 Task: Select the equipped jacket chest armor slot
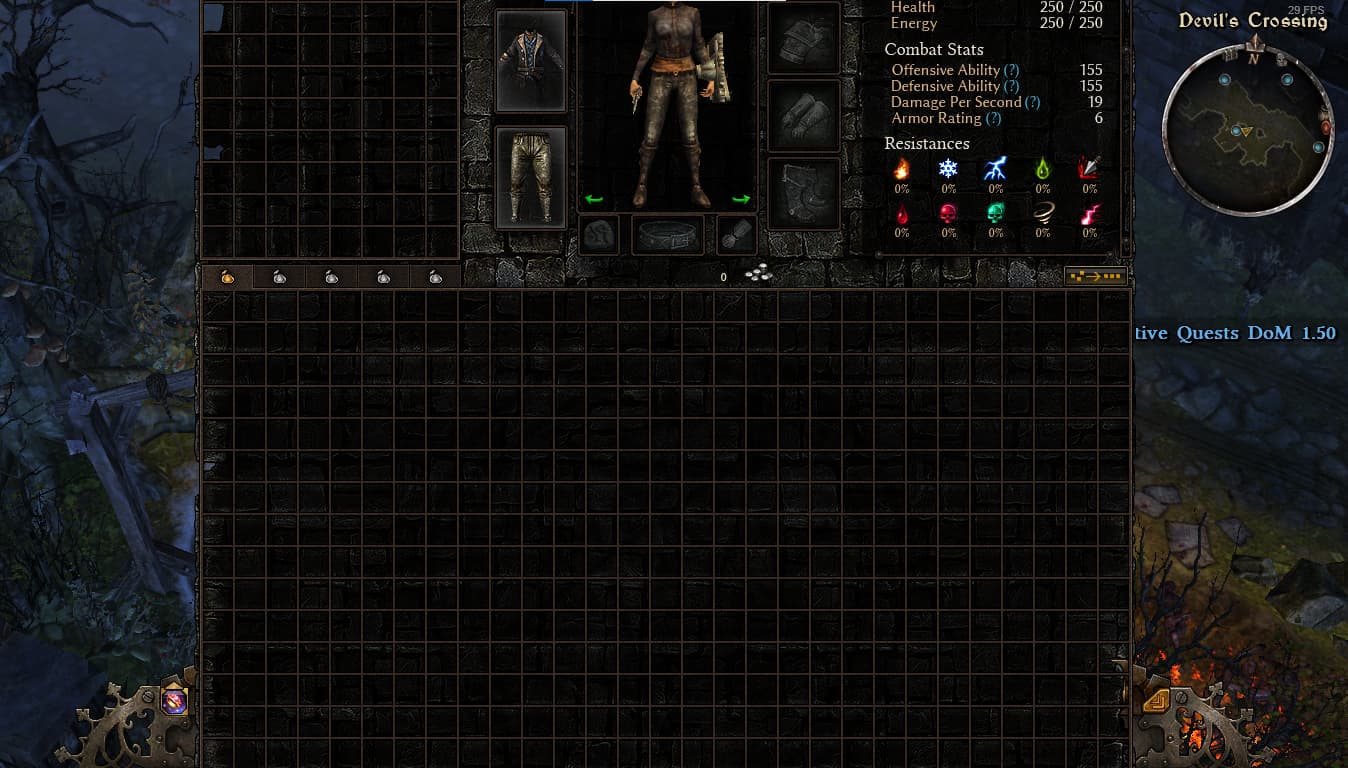point(531,60)
